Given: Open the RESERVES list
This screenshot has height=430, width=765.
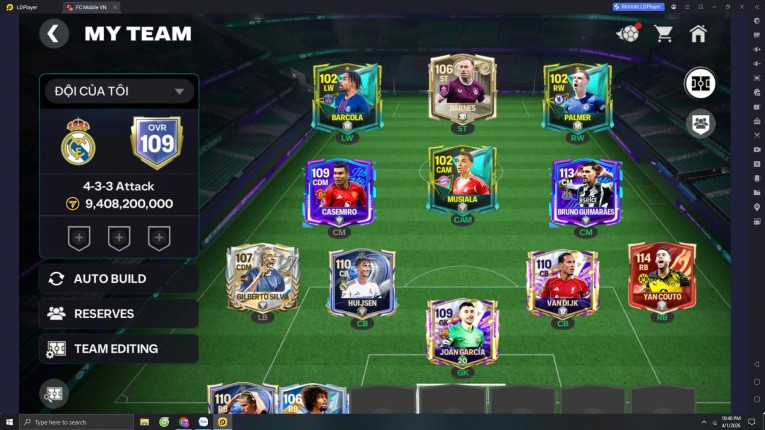Looking at the screenshot, I should click(x=118, y=313).
